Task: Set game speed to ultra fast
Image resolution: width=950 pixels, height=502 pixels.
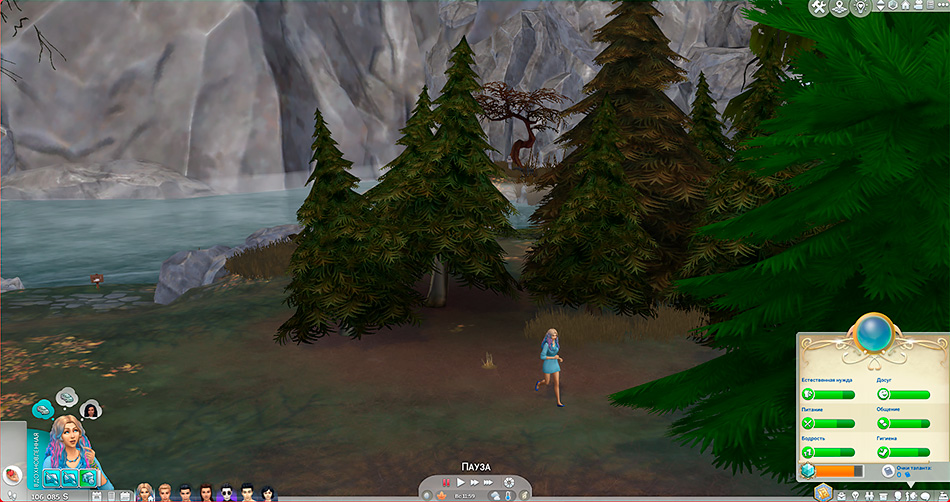Action: tap(489, 482)
